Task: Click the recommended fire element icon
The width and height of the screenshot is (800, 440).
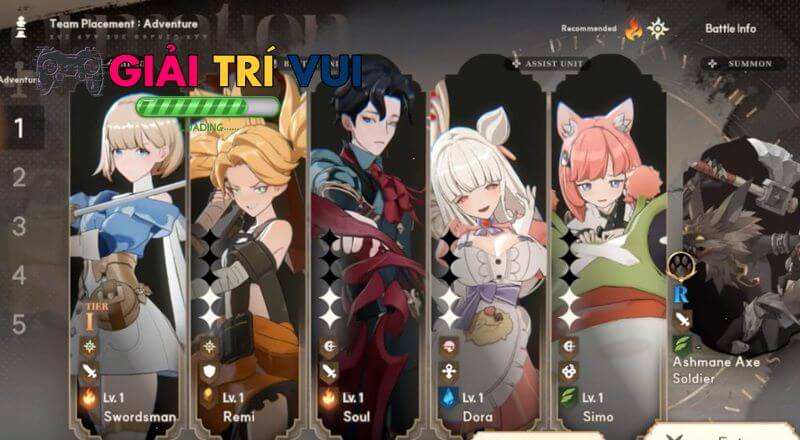Action: coord(633,29)
